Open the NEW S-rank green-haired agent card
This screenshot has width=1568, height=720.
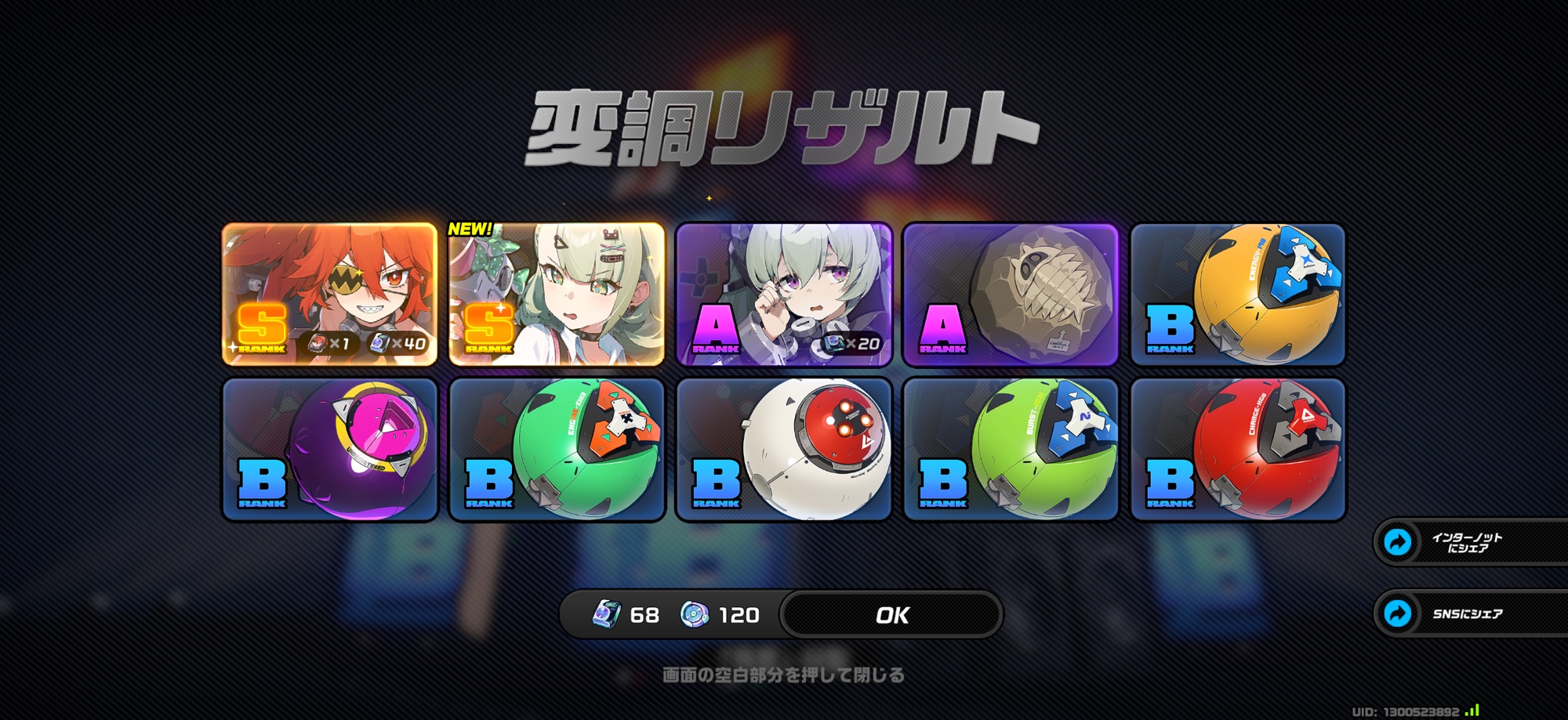[557, 295]
